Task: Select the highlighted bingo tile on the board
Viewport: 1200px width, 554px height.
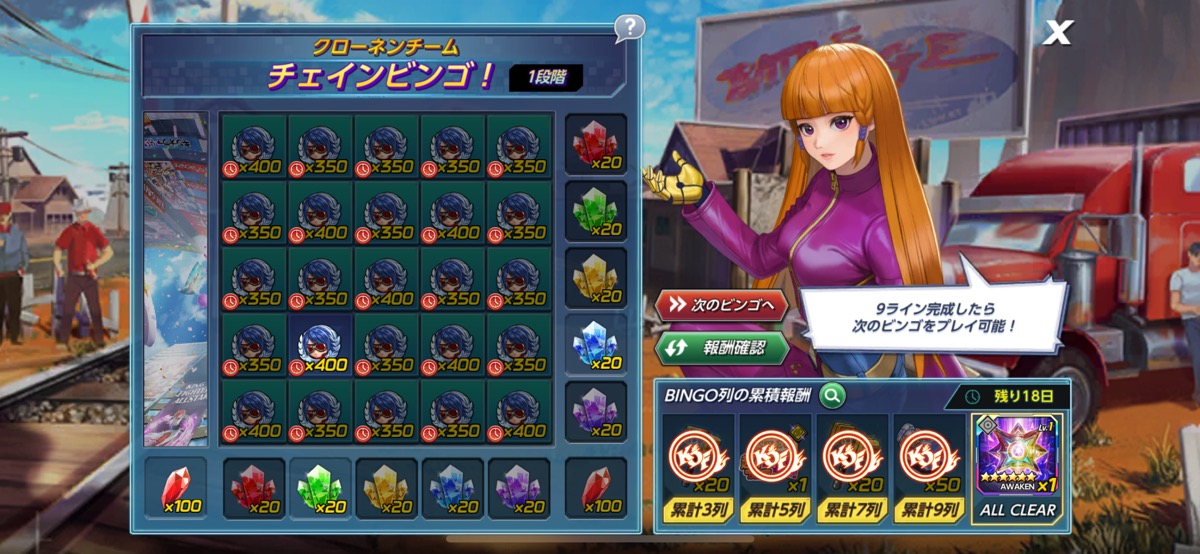Action: [x=320, y=345]
